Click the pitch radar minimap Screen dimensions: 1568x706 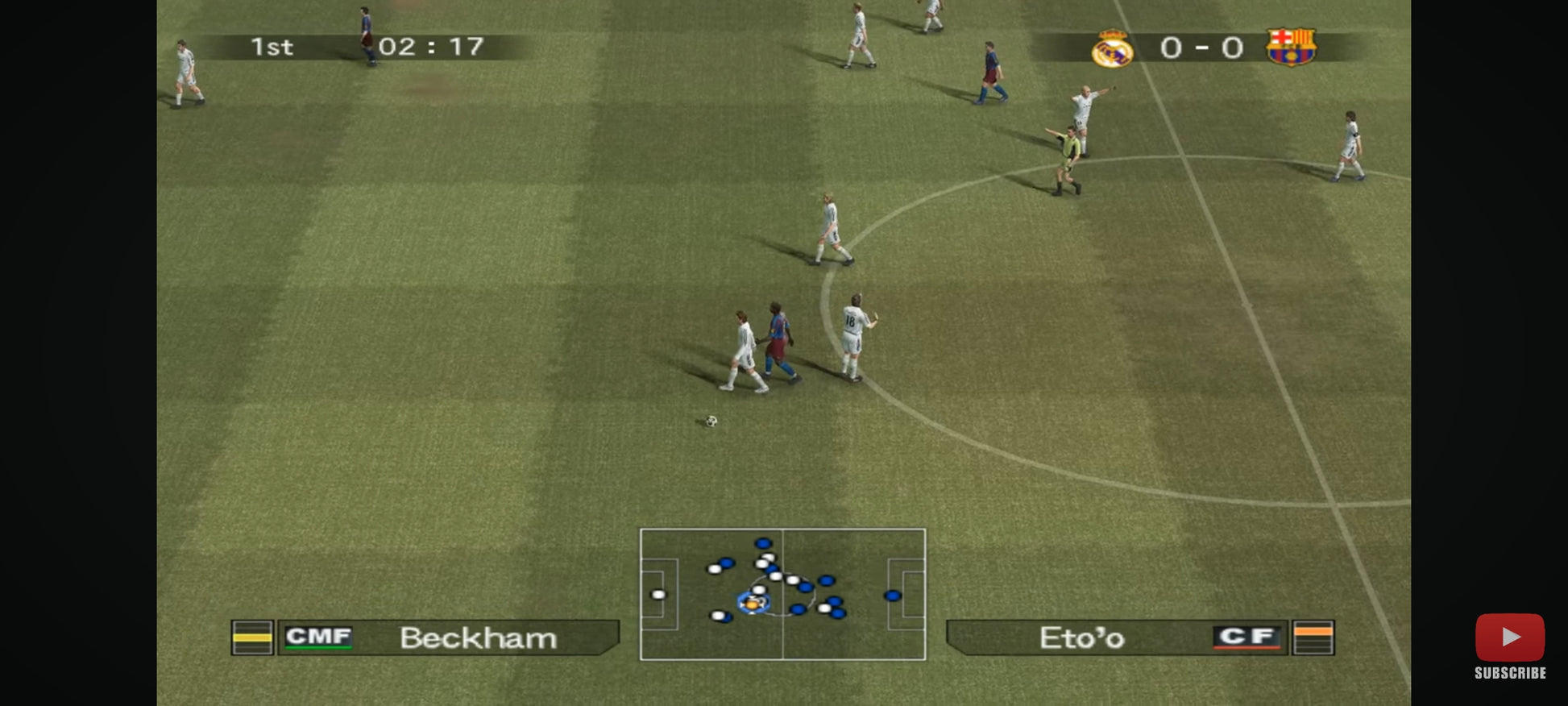(x=782, y=594)
